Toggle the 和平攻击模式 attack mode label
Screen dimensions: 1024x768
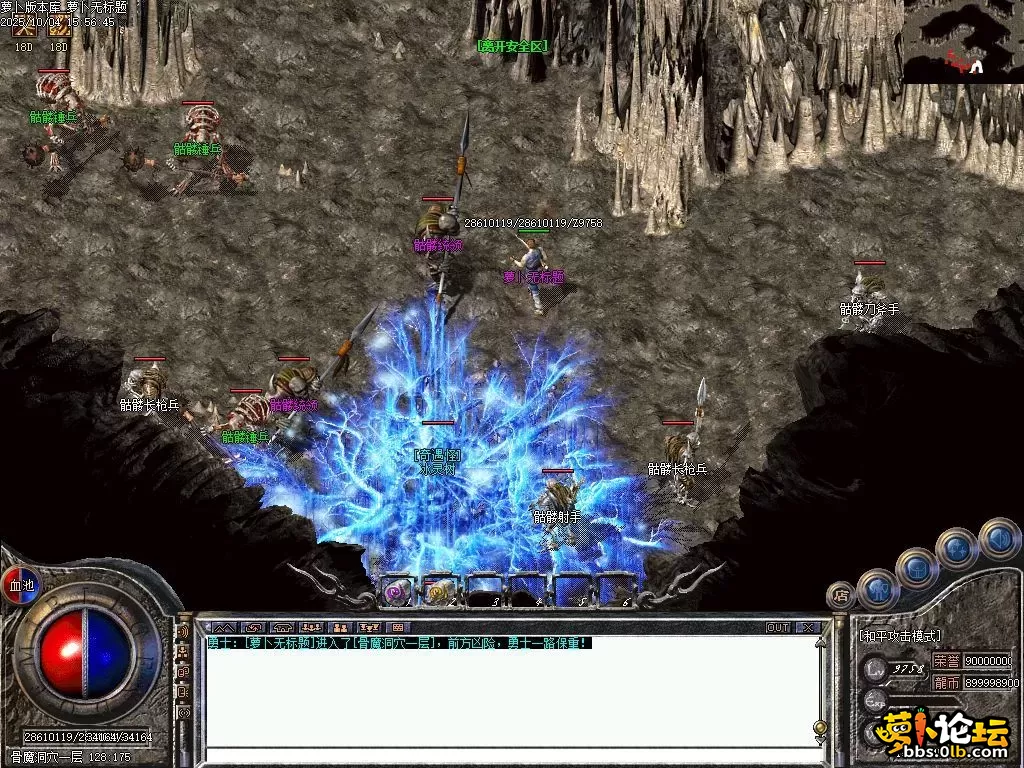(900, 636)
